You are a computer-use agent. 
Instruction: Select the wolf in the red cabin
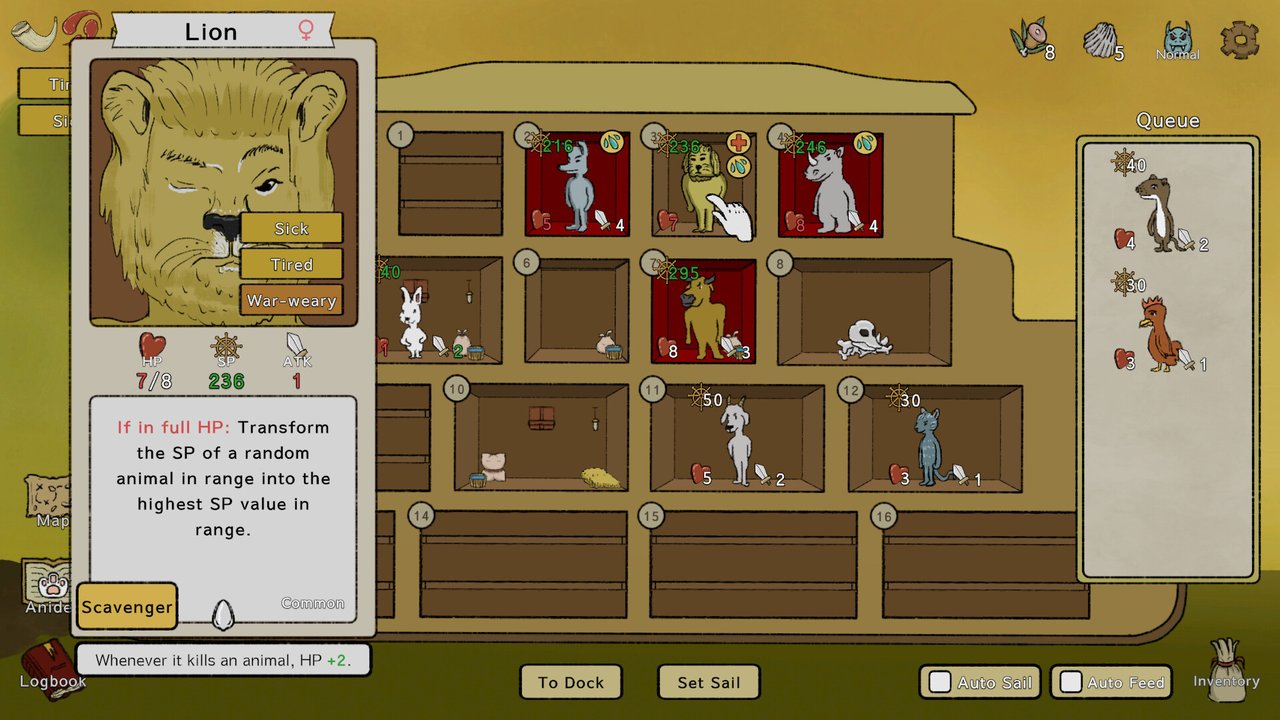pyautogui.click(x=577, y=187)
